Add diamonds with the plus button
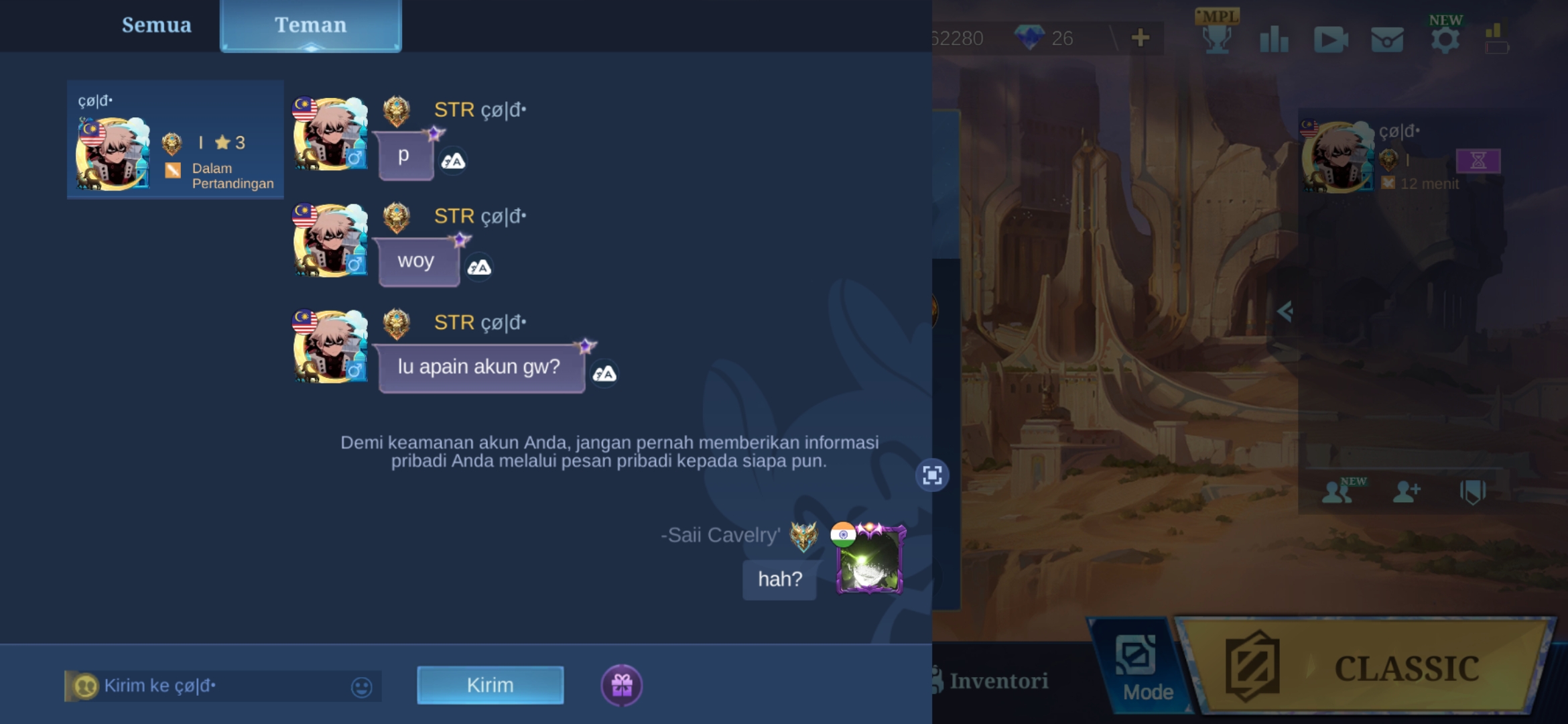The width and height of the screenshot is (1568, 724). tap(1140, 38)
